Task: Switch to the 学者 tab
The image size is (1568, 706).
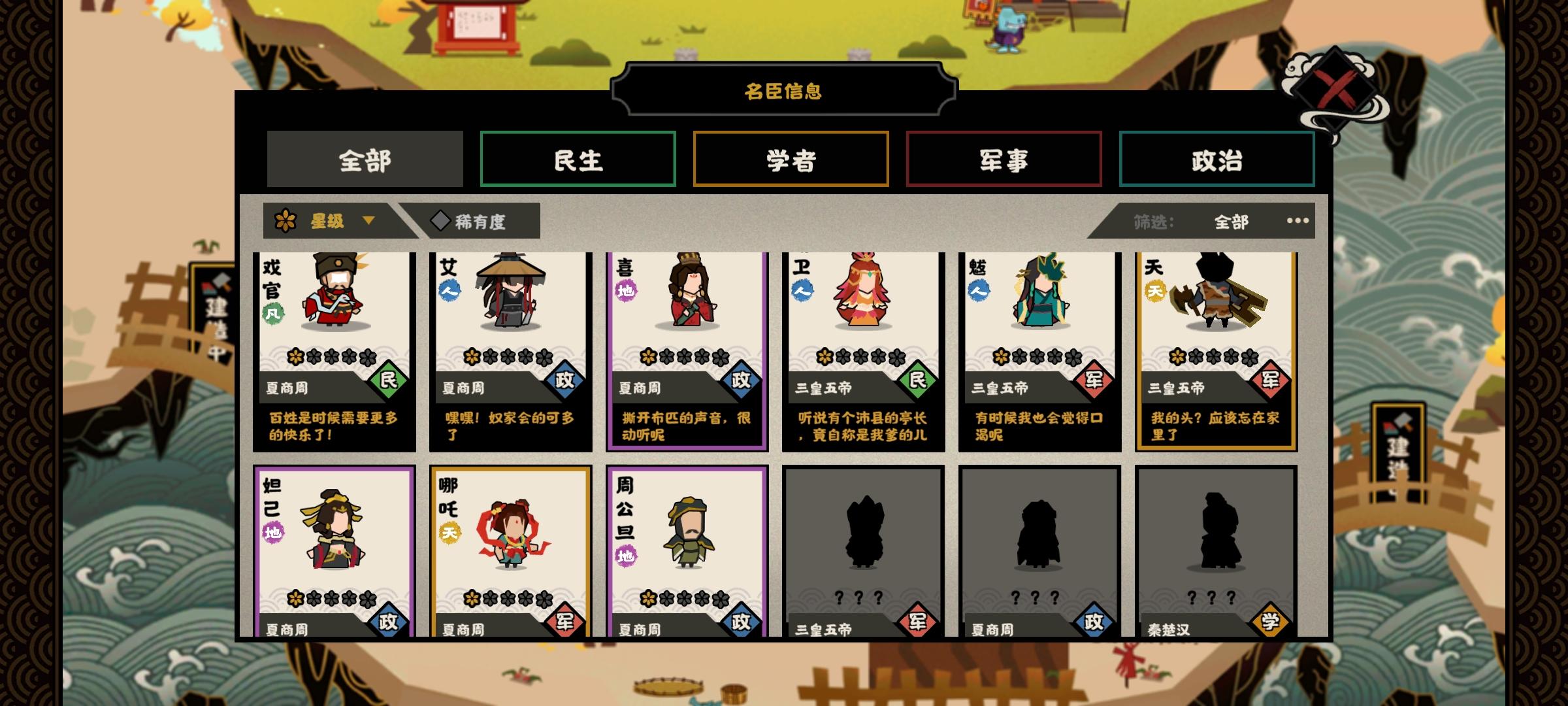Action: tap(791, 160)
